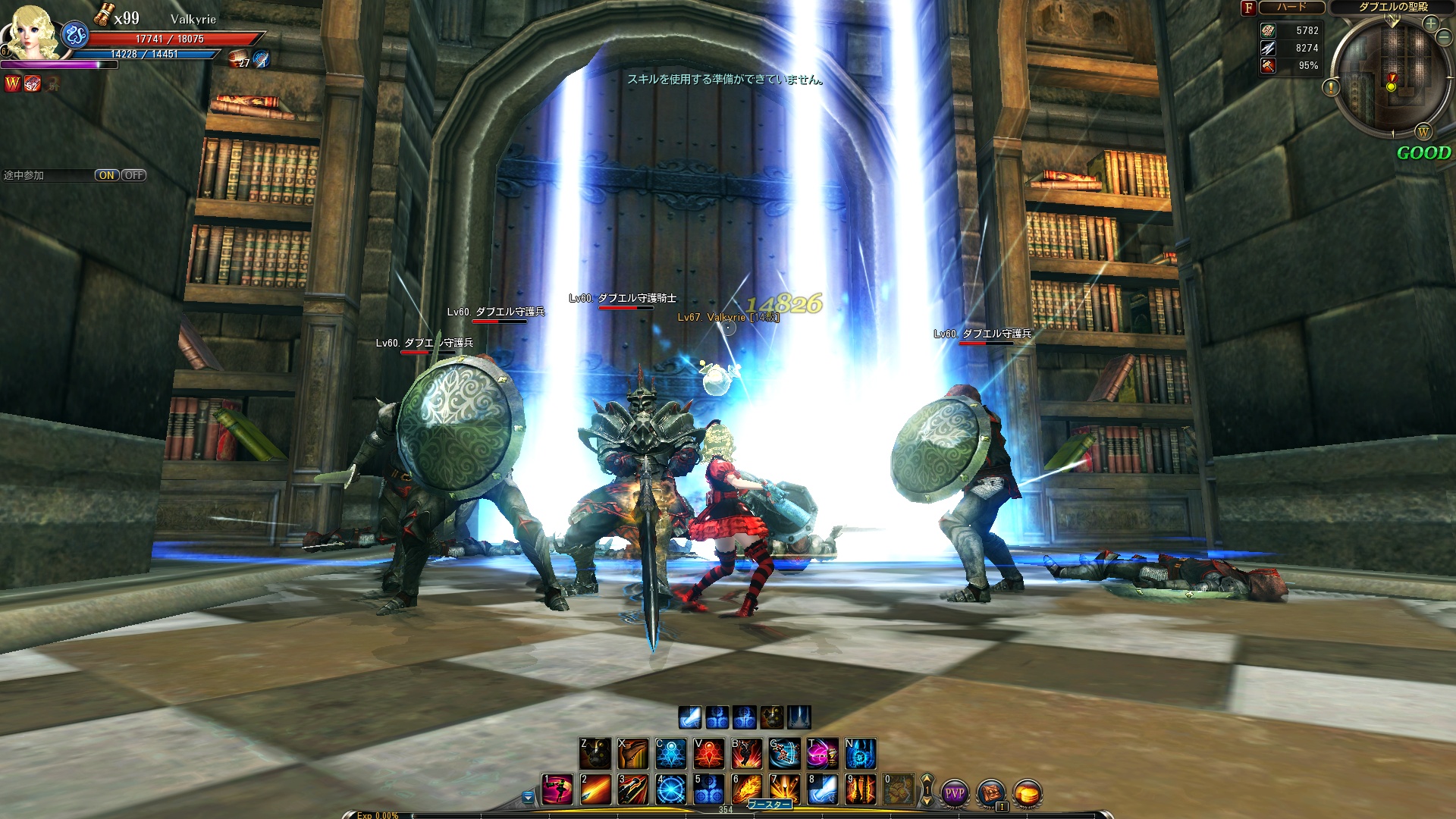Open the PVP menu button
The width and height of the screenshot is (1456, 819).
point(954,793)
